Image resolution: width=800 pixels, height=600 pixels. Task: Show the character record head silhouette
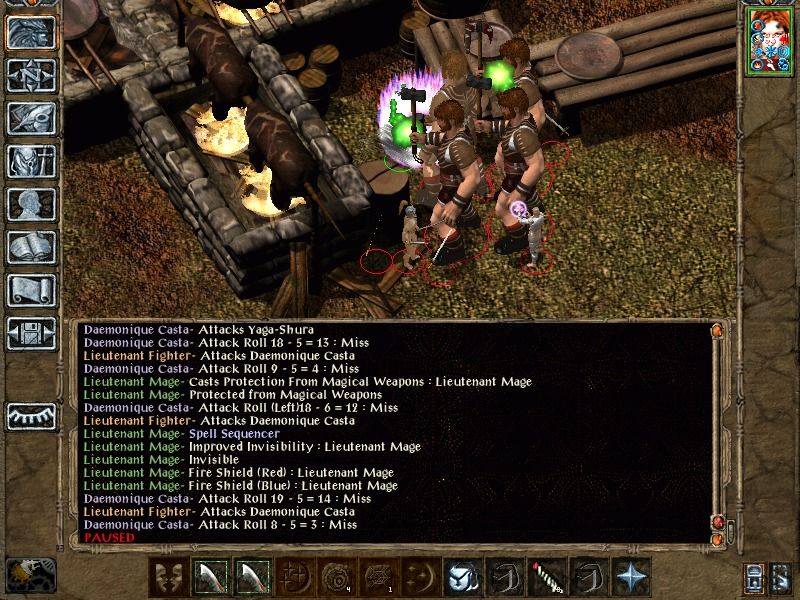(x=29, y=205)
